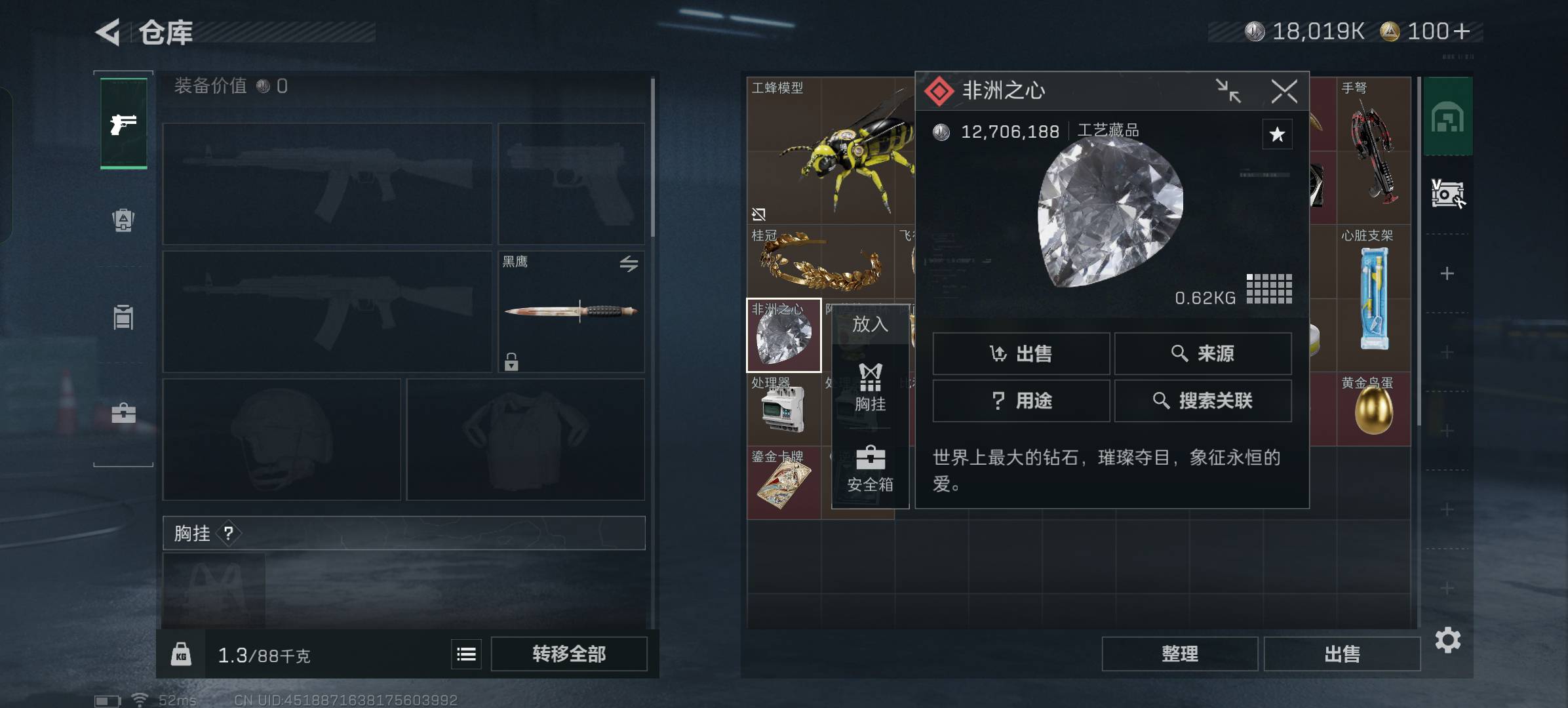Screen dimensions: 1568x708
Task: Select the 工蜂模型 wasp model item
Action: click(x=830, y=151)
